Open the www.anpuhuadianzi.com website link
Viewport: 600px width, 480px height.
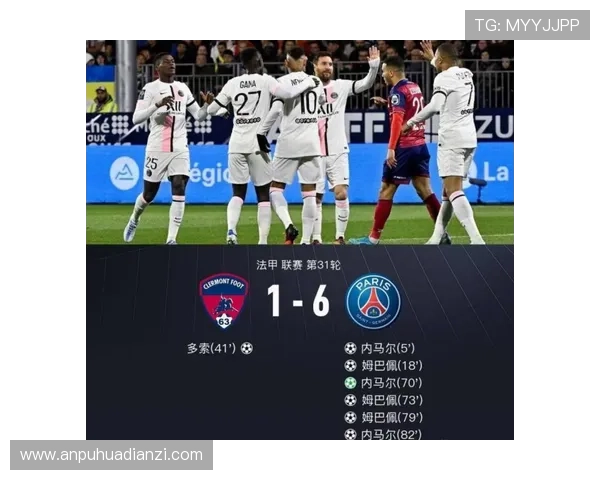[x=111, y=455]
